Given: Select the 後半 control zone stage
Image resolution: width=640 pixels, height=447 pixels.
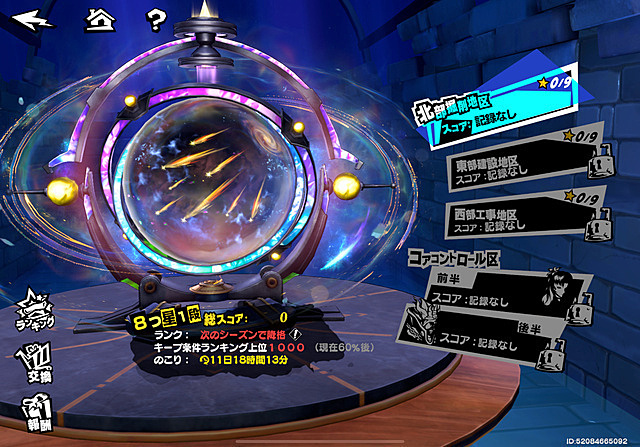Looking at the screenshot, I should [480, 338].
